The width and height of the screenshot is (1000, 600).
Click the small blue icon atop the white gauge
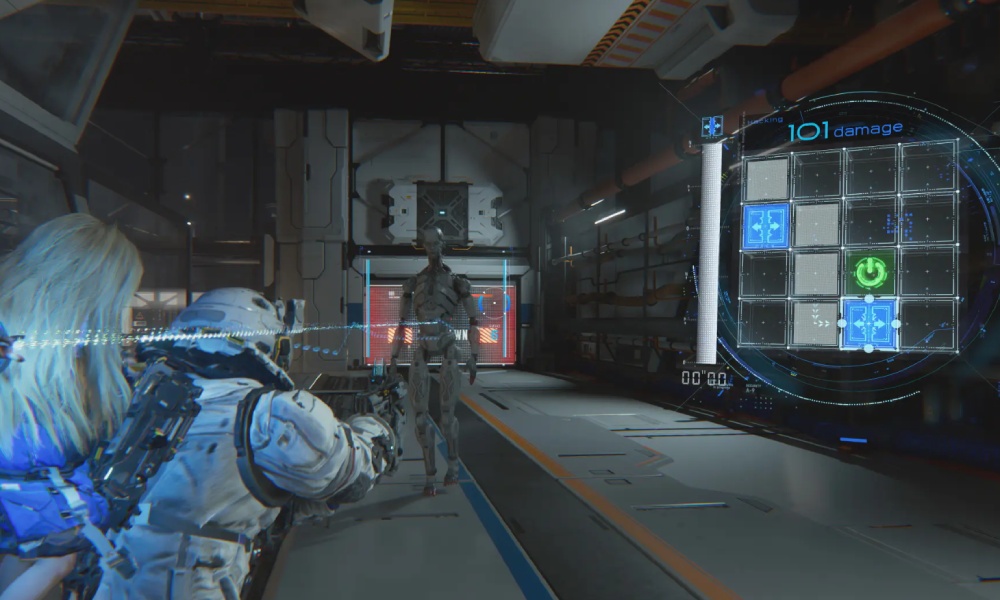(x=711, y=126)
